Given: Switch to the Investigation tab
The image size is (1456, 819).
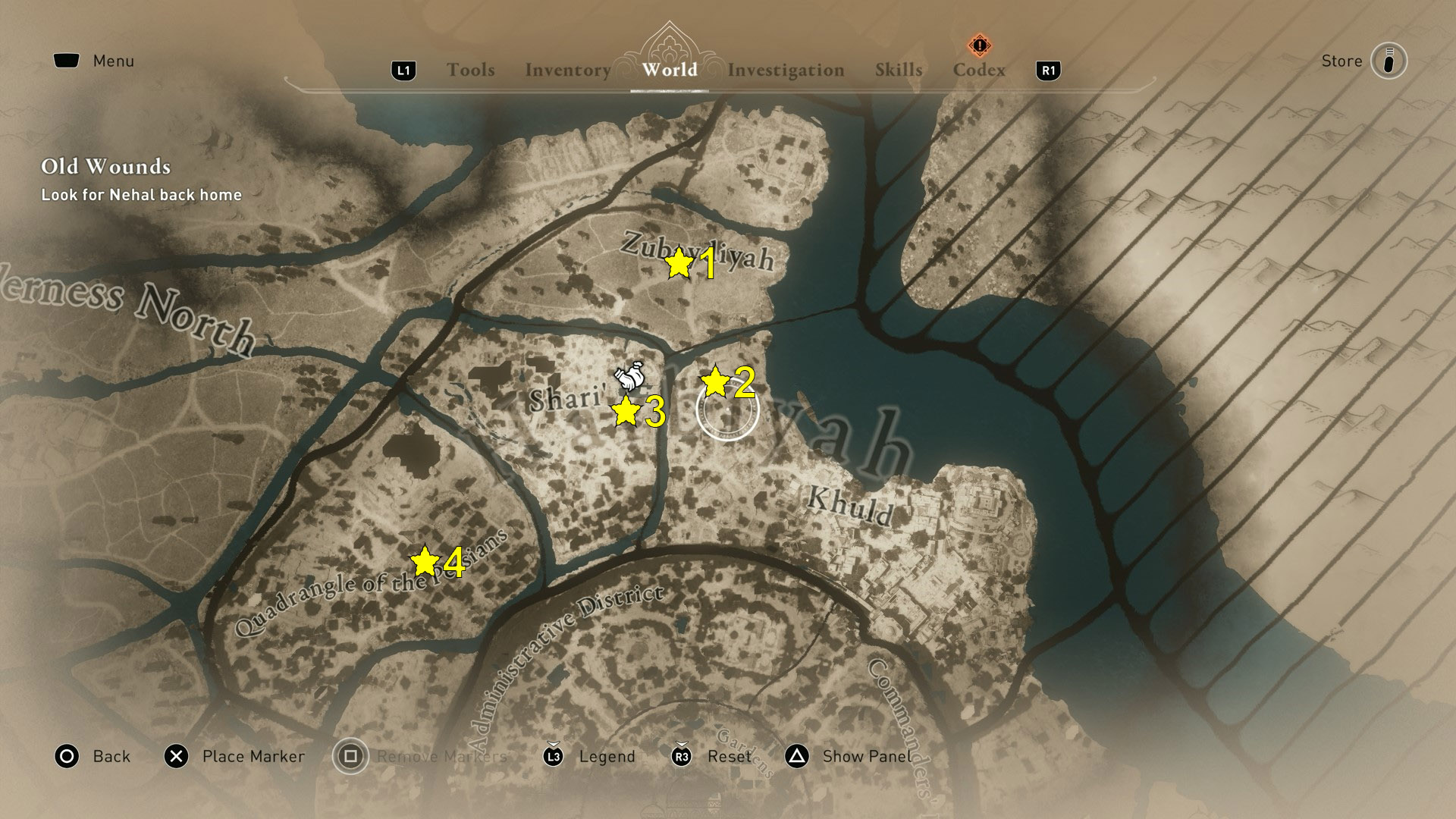Looking at the screenshot, I should pyautogui.click(x=786, y=70).
